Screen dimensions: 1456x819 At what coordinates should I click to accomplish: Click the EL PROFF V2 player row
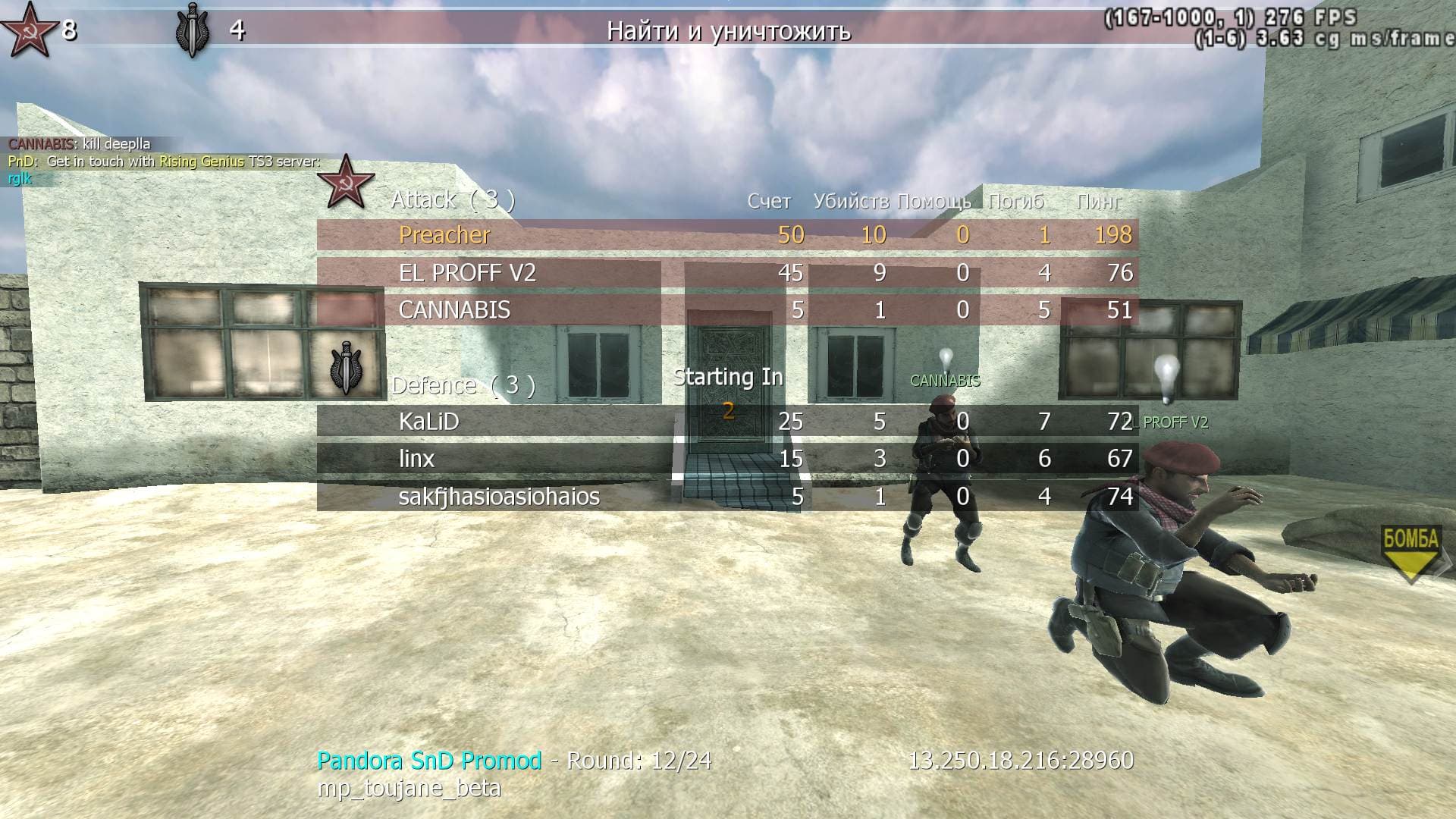(726, 273)
